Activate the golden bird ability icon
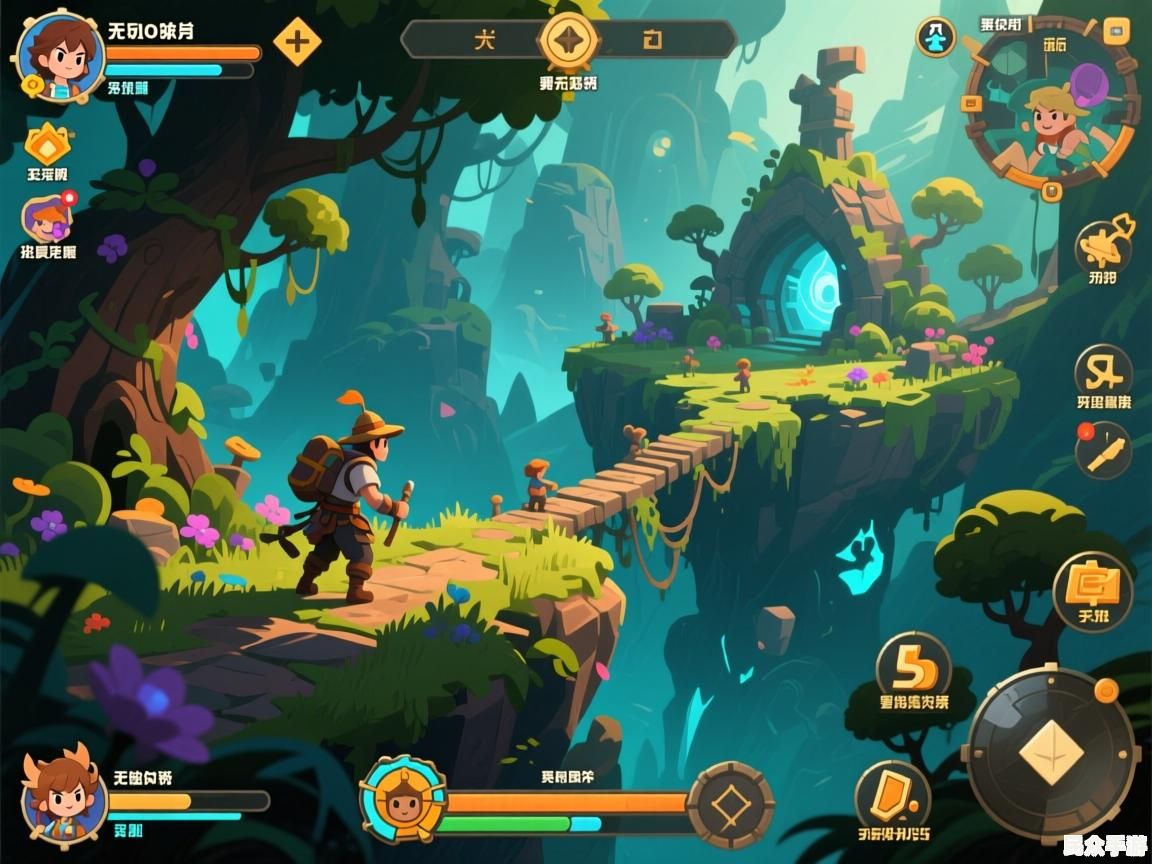This screenshot has height=864, width=1152. point(1103,243)
